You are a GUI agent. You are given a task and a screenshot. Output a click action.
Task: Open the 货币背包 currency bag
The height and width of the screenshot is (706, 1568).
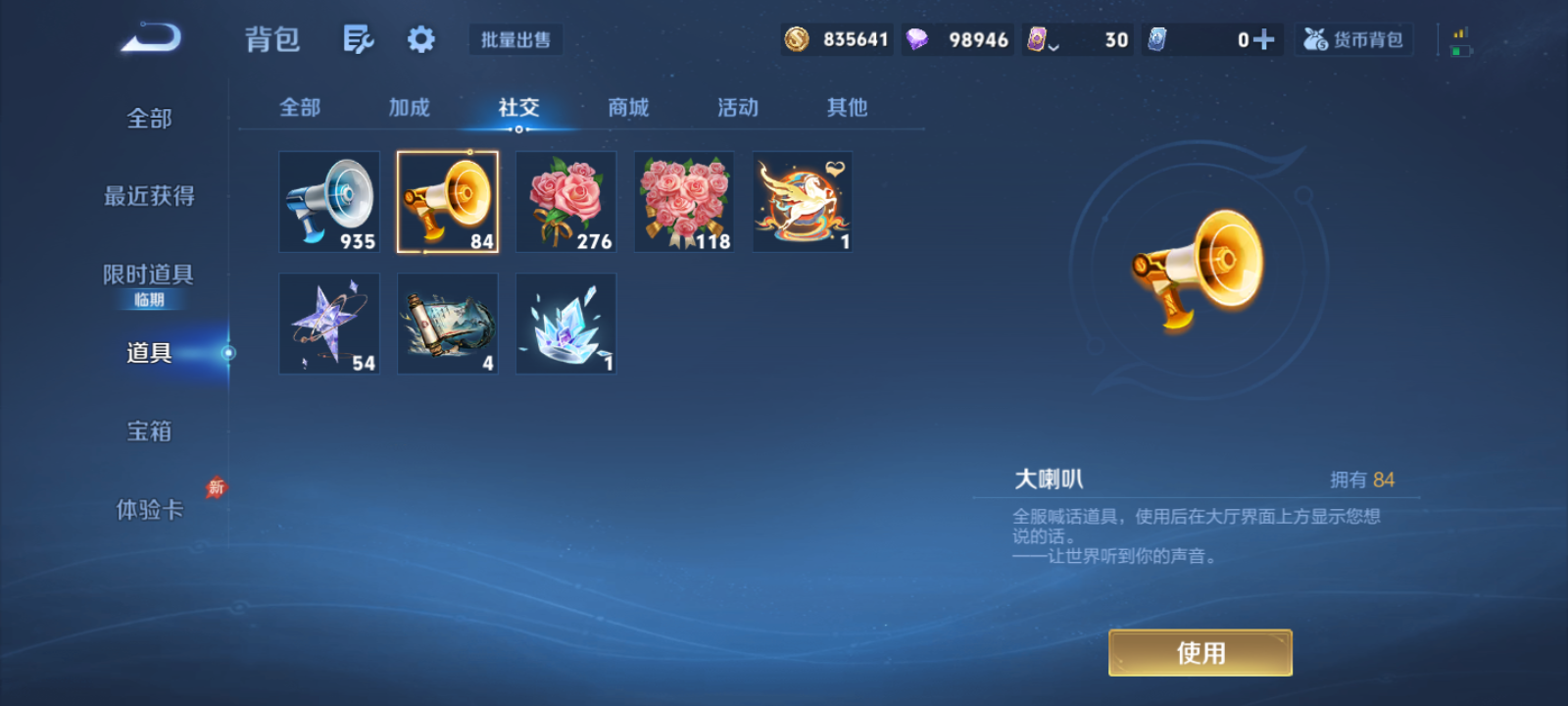click(1353, 39)
